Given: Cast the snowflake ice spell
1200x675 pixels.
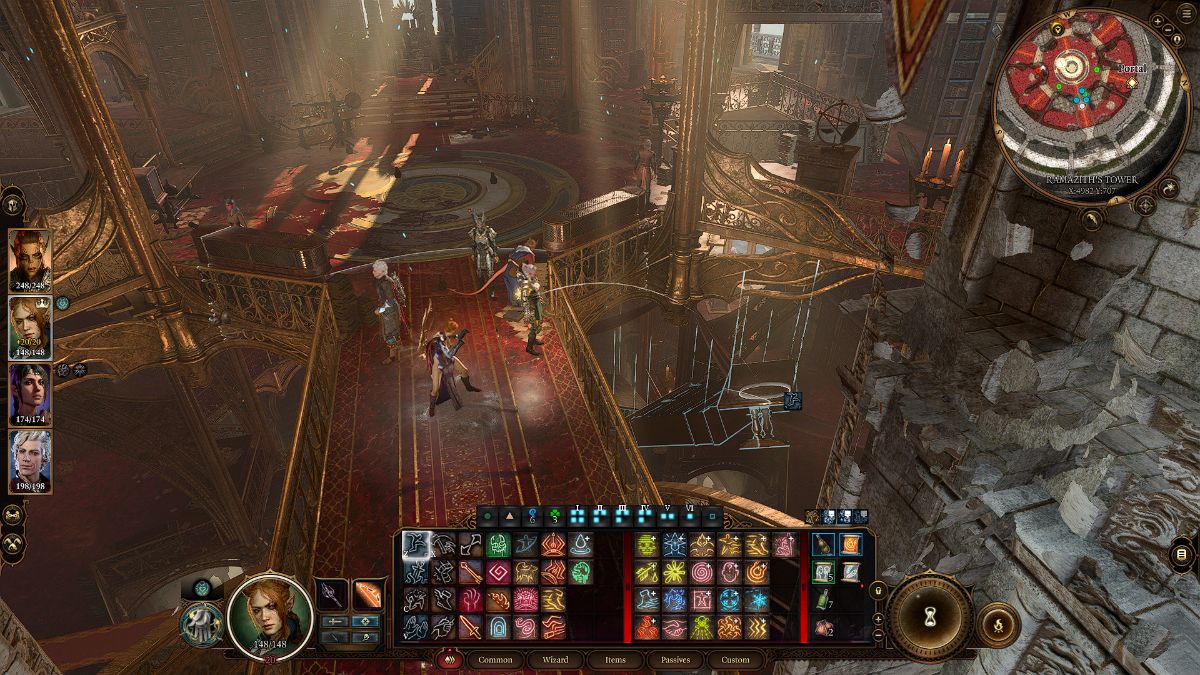Looking at the screenshot, I should tap(759, 600).
